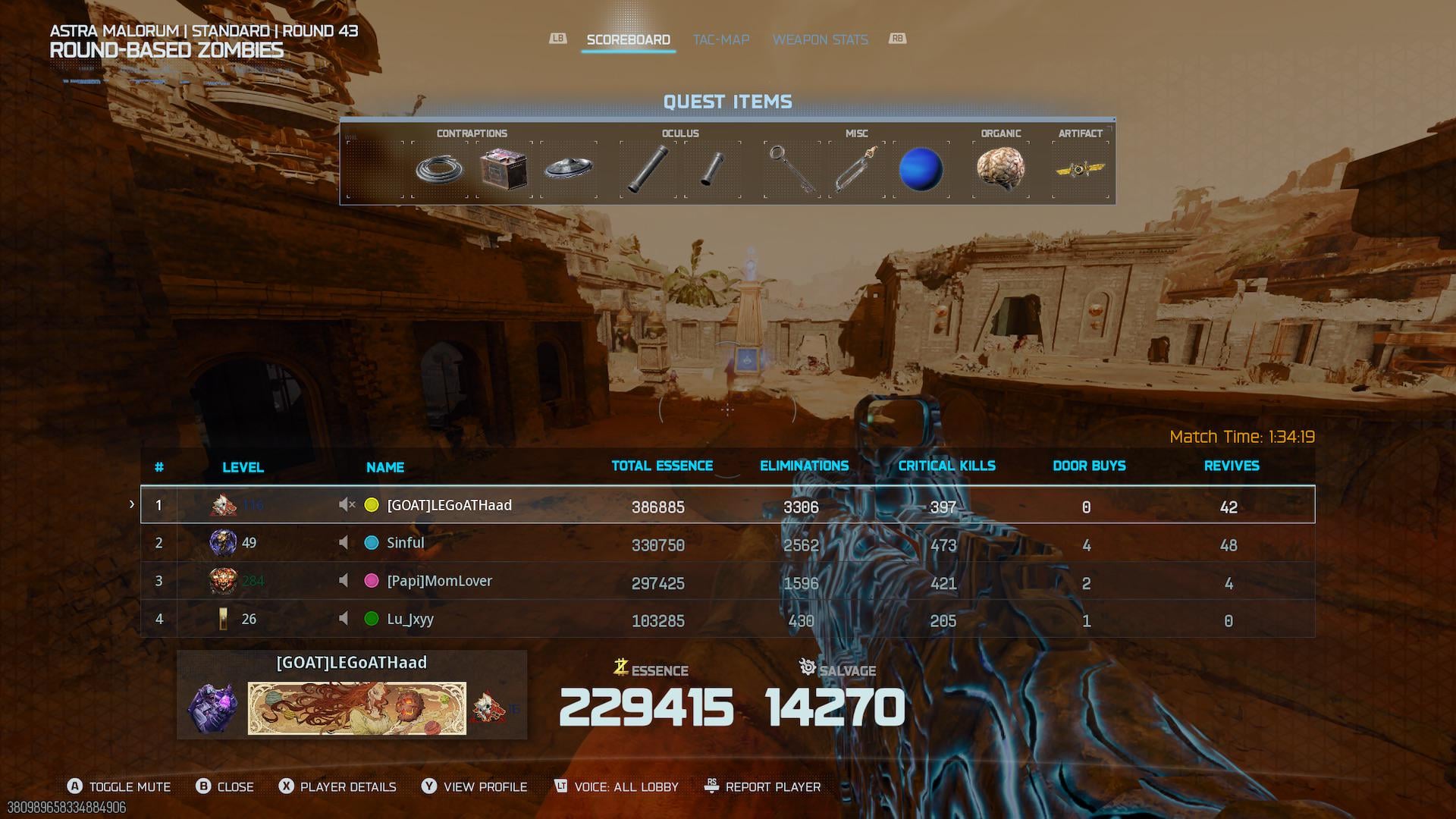This screenshot has height=819, width=1456.
Task: Select the coiled wire contraption item
Action: coord(440,168)
